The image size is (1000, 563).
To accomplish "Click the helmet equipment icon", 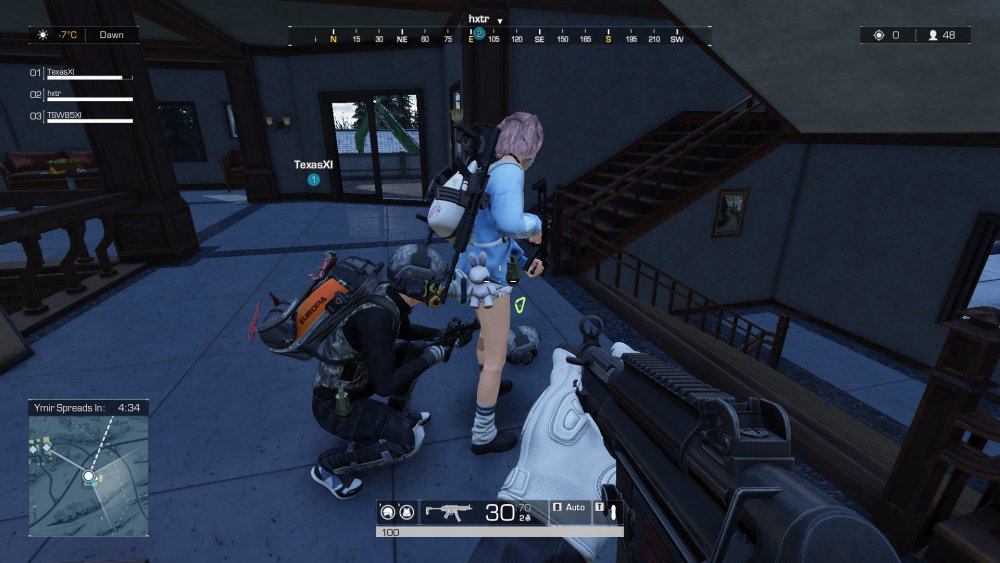I will coord(387,512).
